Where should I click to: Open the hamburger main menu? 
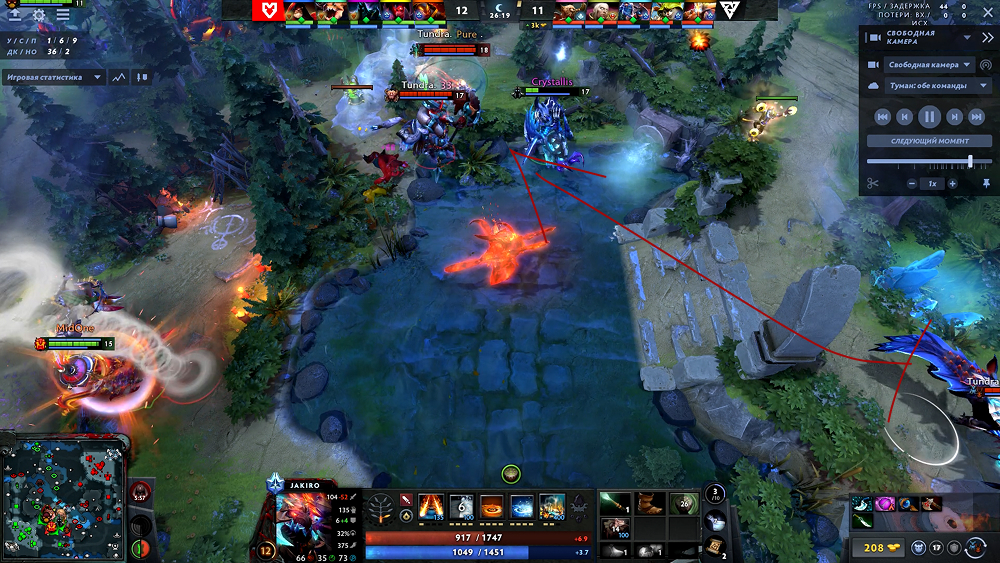click(x=64, y=15)
